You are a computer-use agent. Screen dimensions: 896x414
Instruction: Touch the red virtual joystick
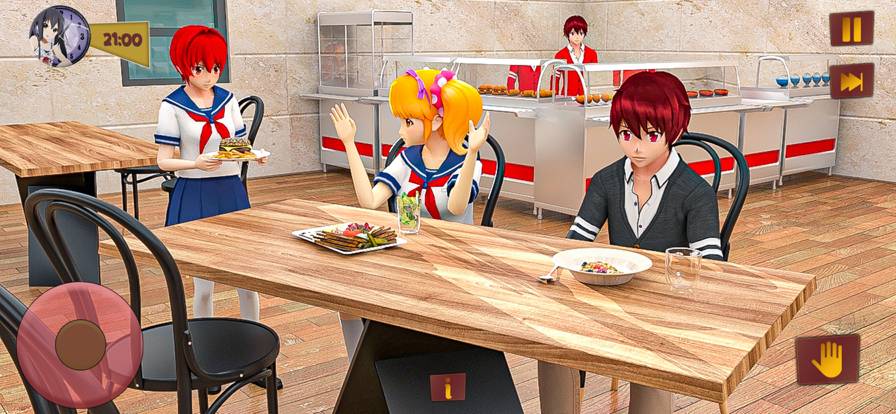click(80, 344)
